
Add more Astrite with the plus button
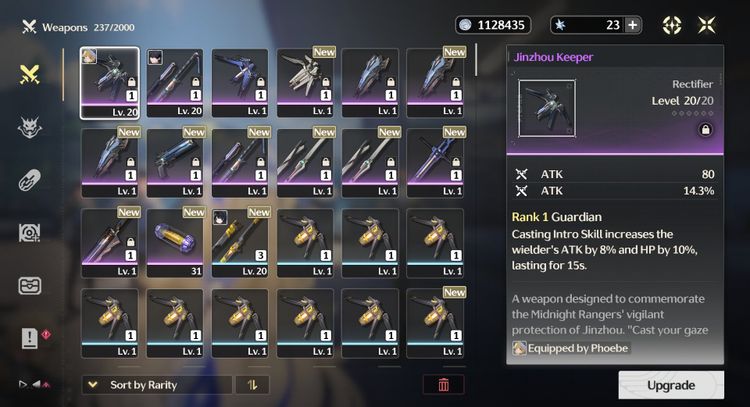(x=632, y=25)
